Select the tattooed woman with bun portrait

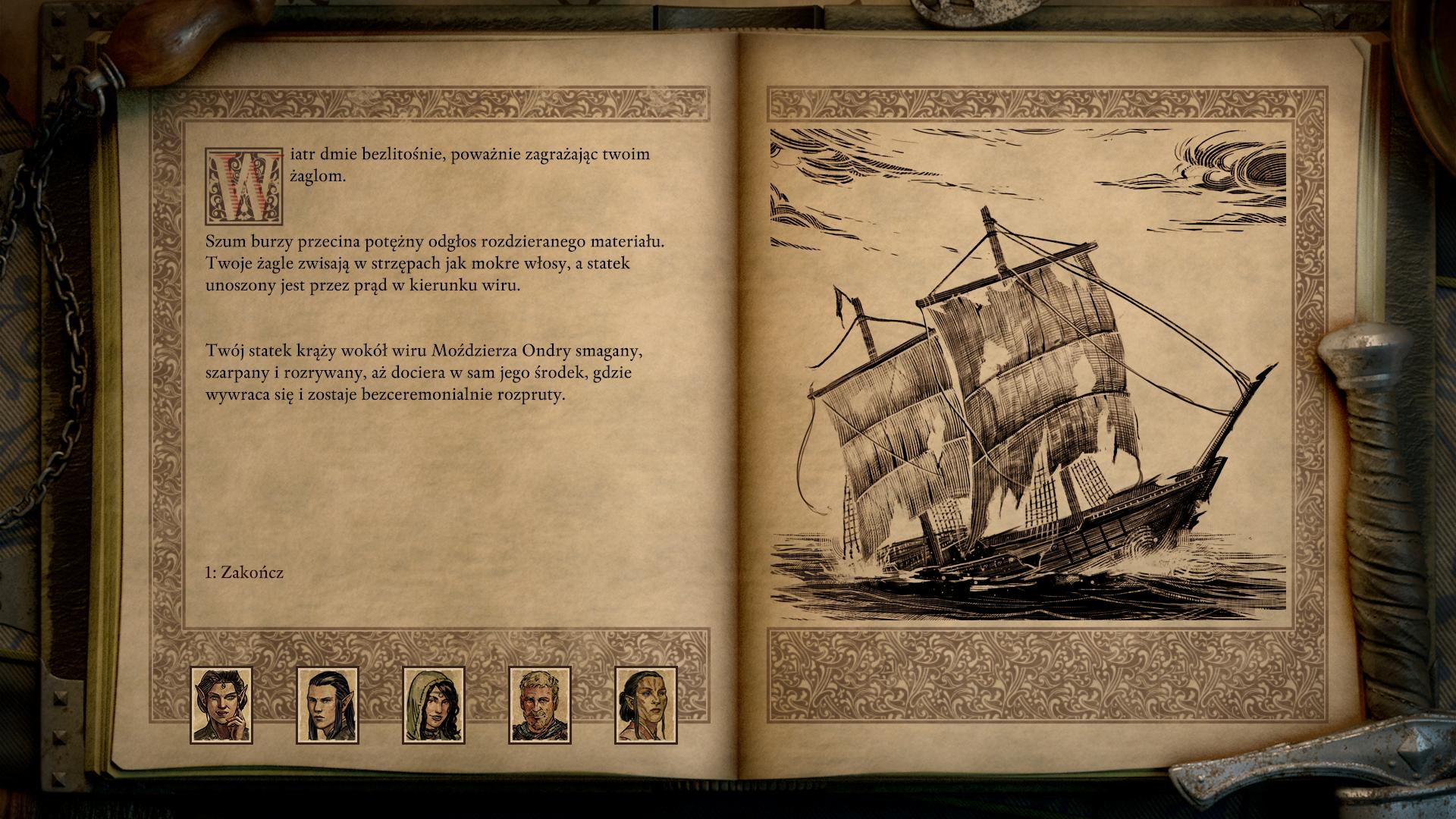click(645, 704)
